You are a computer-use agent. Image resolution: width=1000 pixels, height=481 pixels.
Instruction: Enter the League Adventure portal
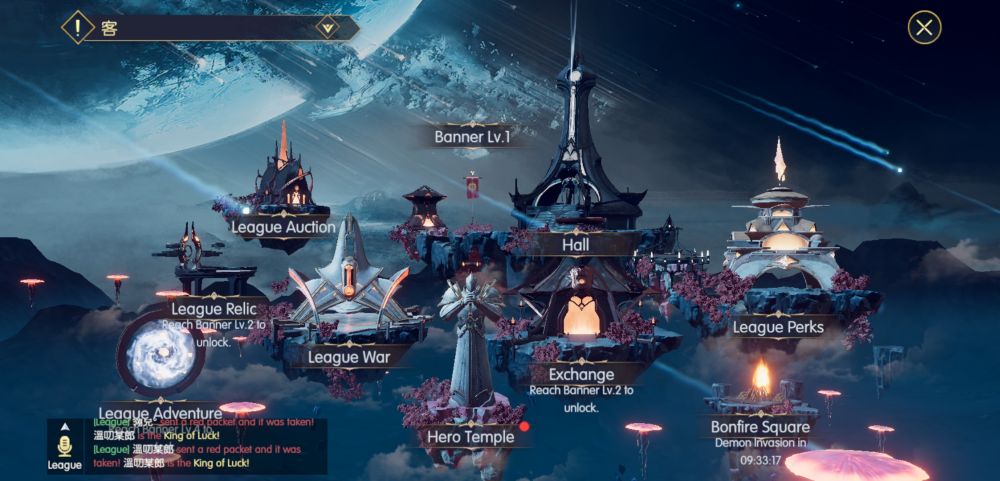point(161,358)
